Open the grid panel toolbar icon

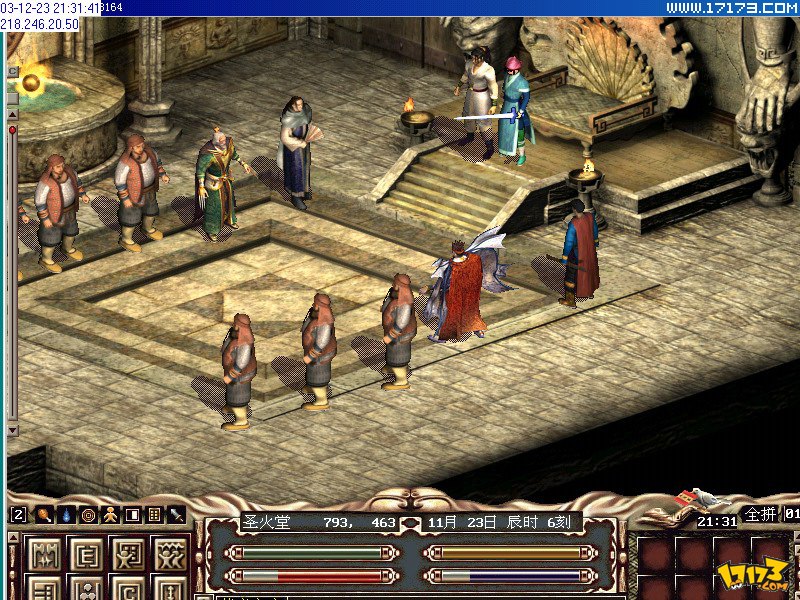154,515
